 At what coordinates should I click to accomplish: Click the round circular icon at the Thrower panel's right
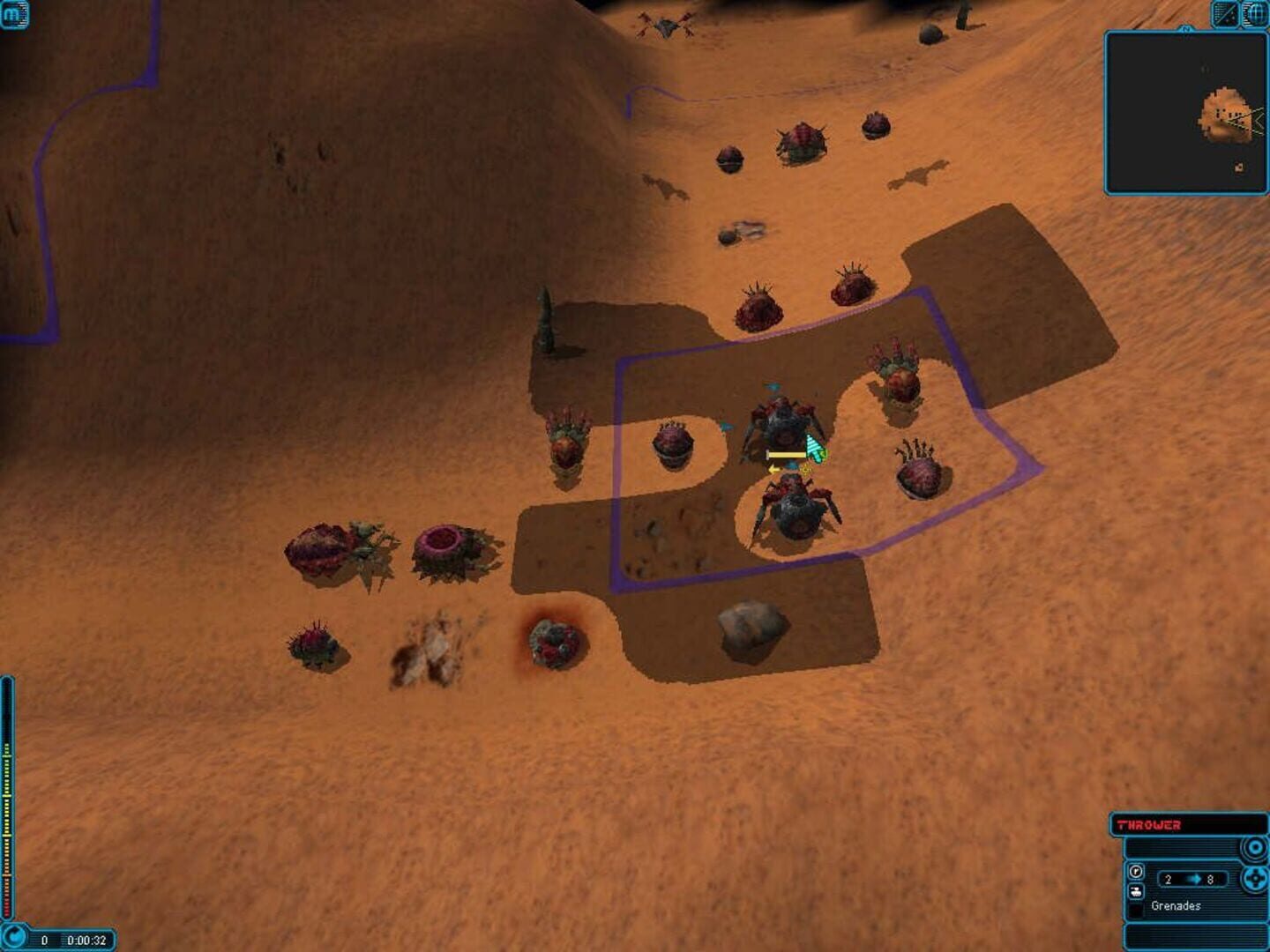coord(1256,846)
